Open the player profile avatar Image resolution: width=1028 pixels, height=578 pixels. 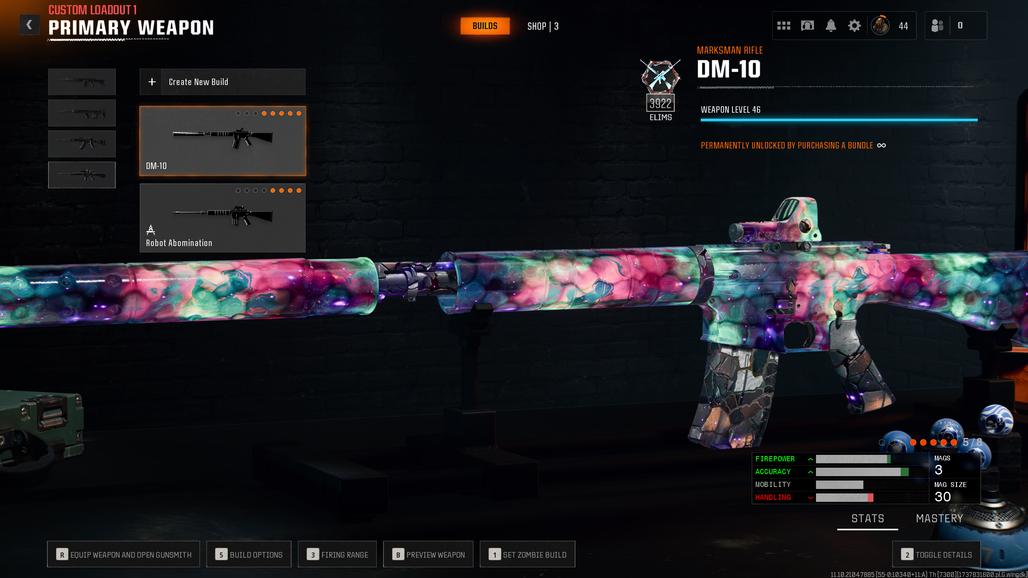[x=880, y=26]
